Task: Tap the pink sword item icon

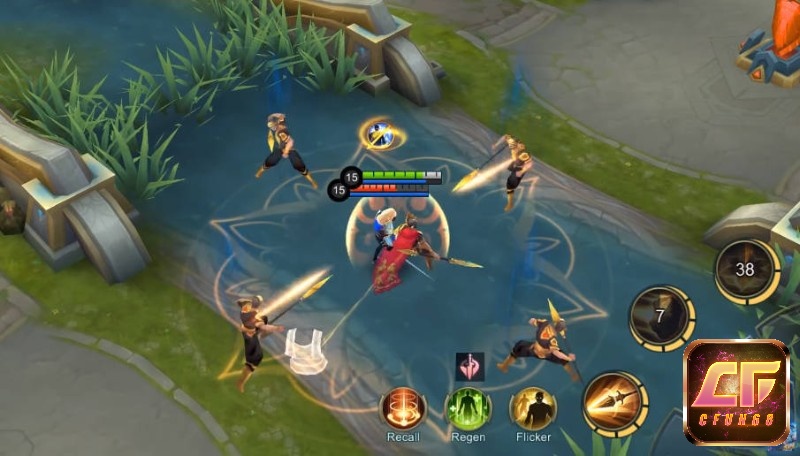Action: [469, 367]
